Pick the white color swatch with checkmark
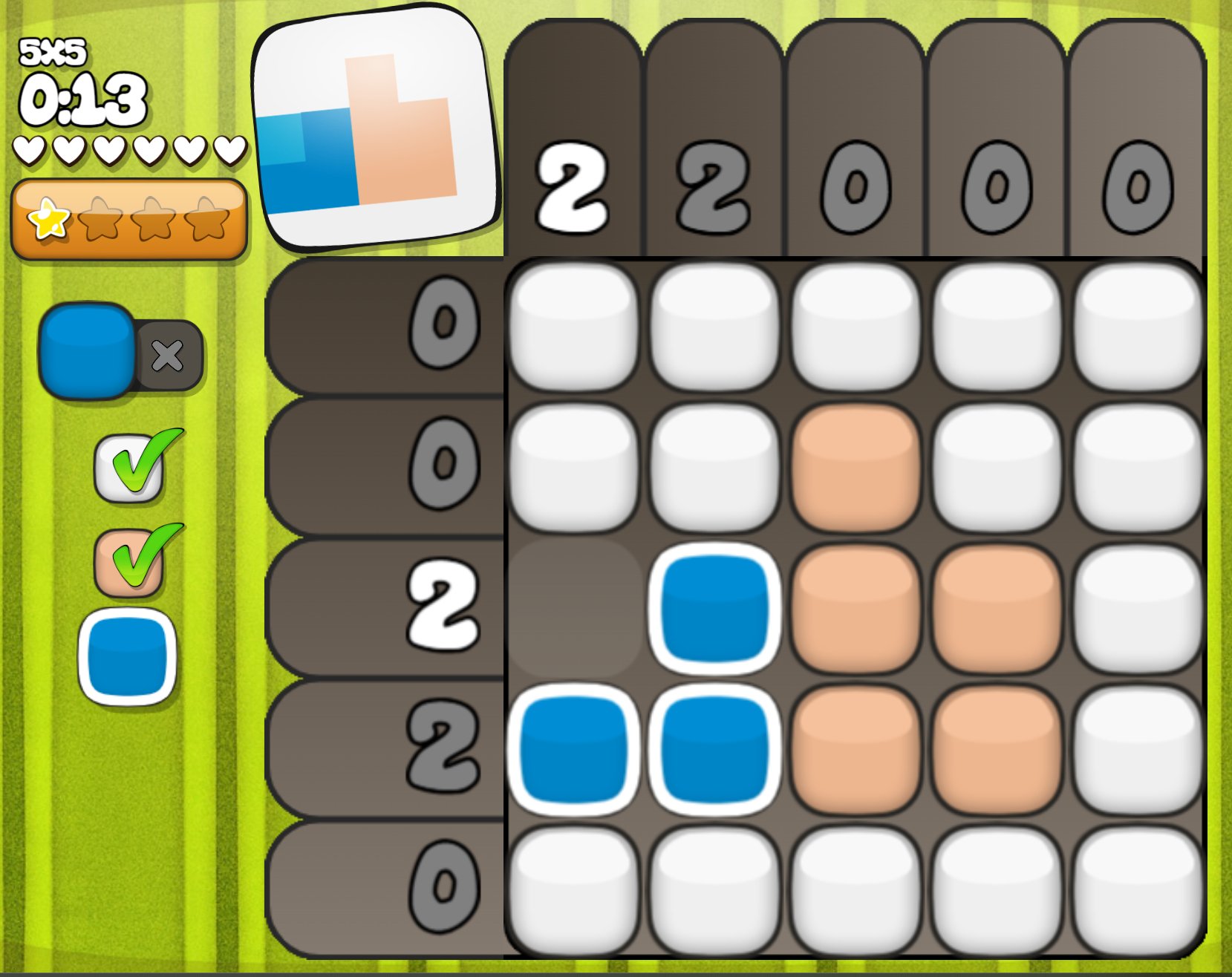Screen dimensions: 1232x977 pyautogui.click(x=128, y=468)
